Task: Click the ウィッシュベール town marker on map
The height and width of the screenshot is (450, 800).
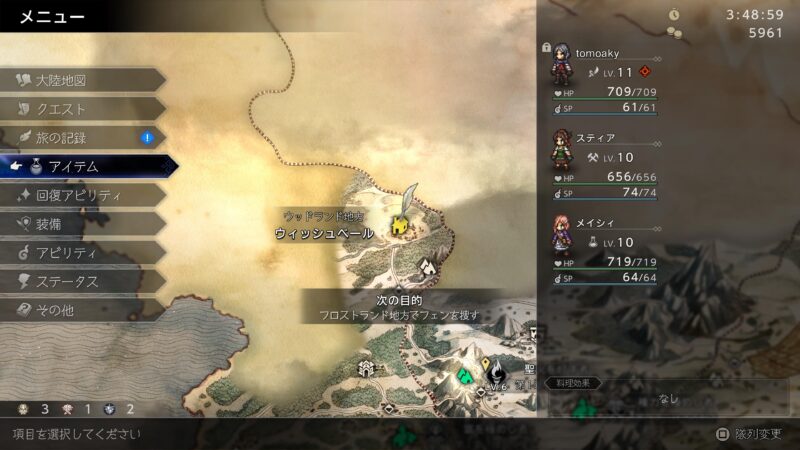Action: [400, 227]
